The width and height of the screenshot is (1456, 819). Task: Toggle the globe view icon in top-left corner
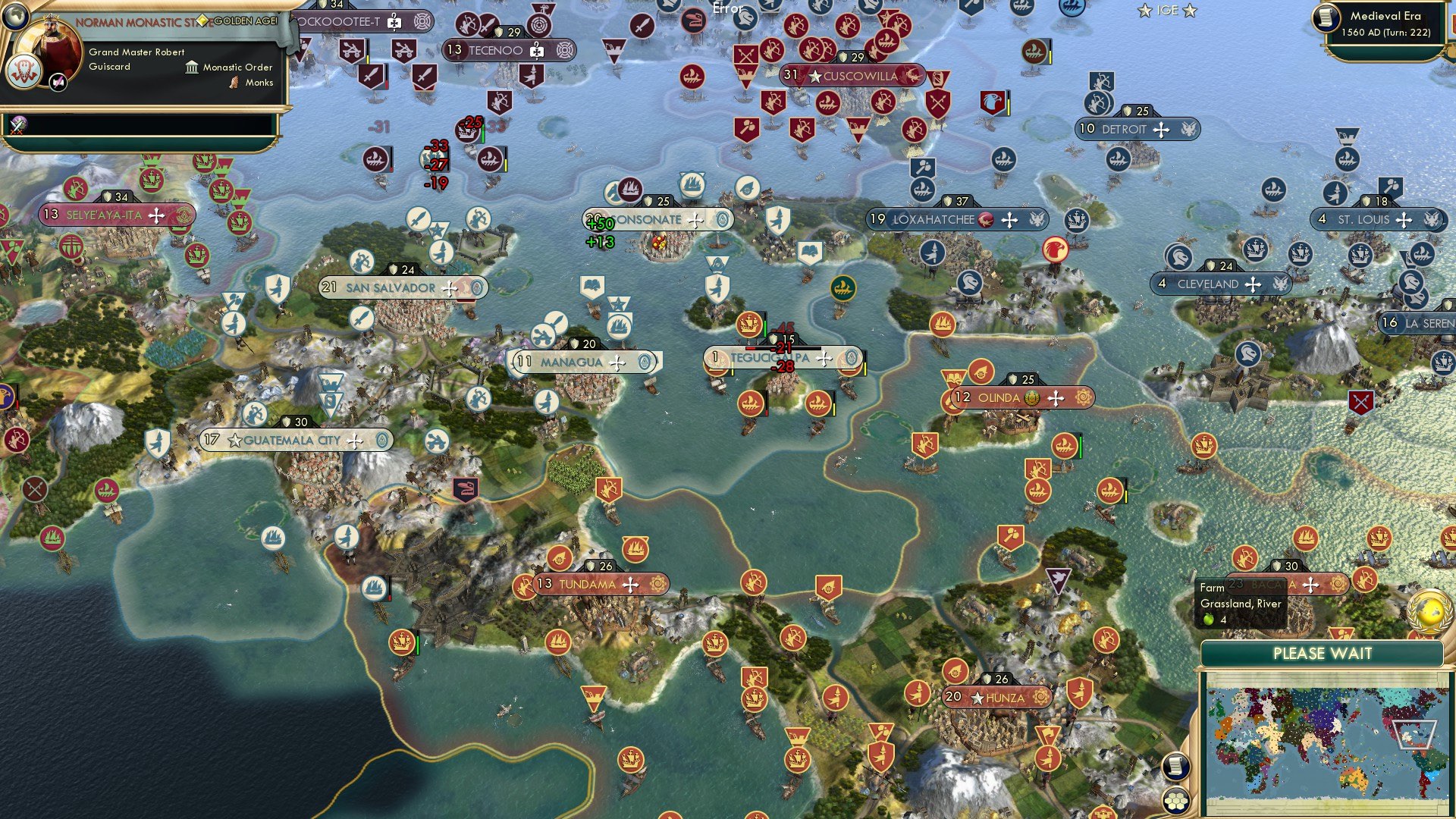point(16,17)
